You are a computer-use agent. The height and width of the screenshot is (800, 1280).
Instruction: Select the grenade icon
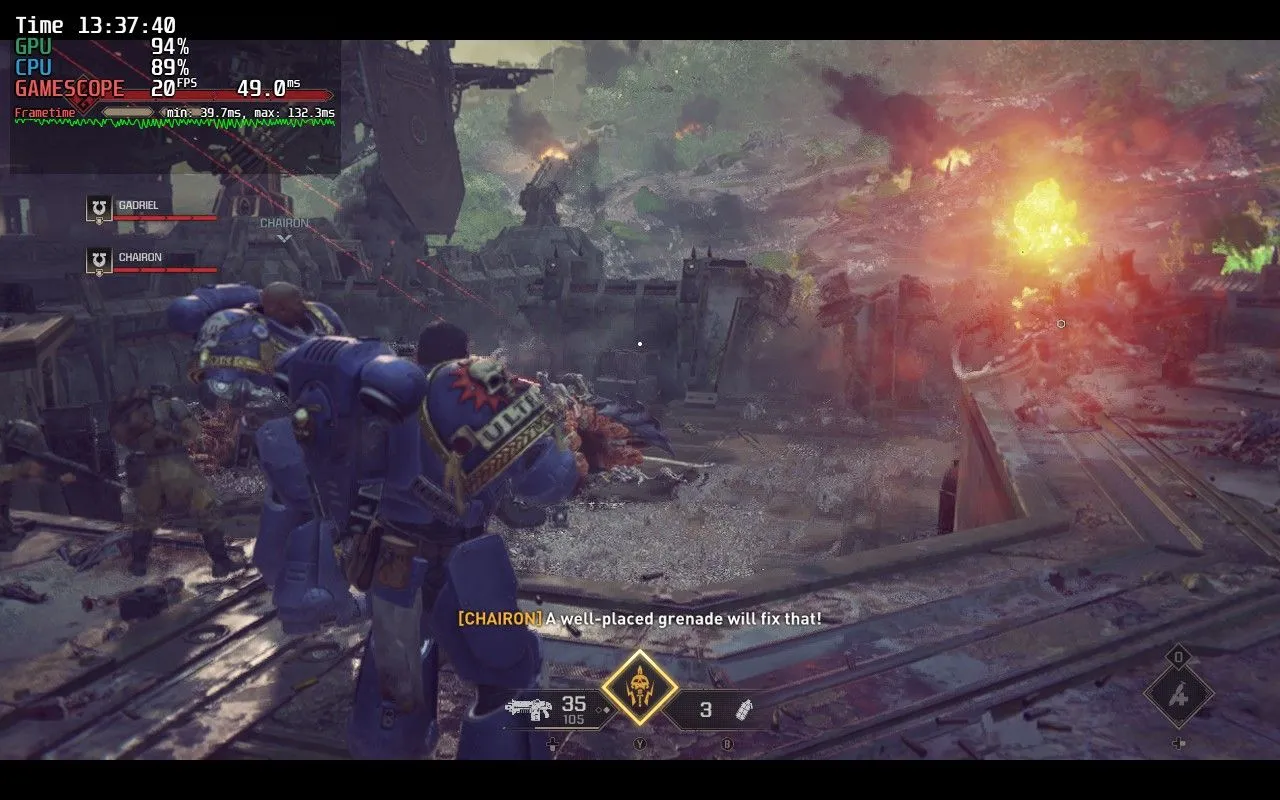(x=743, y=710)
